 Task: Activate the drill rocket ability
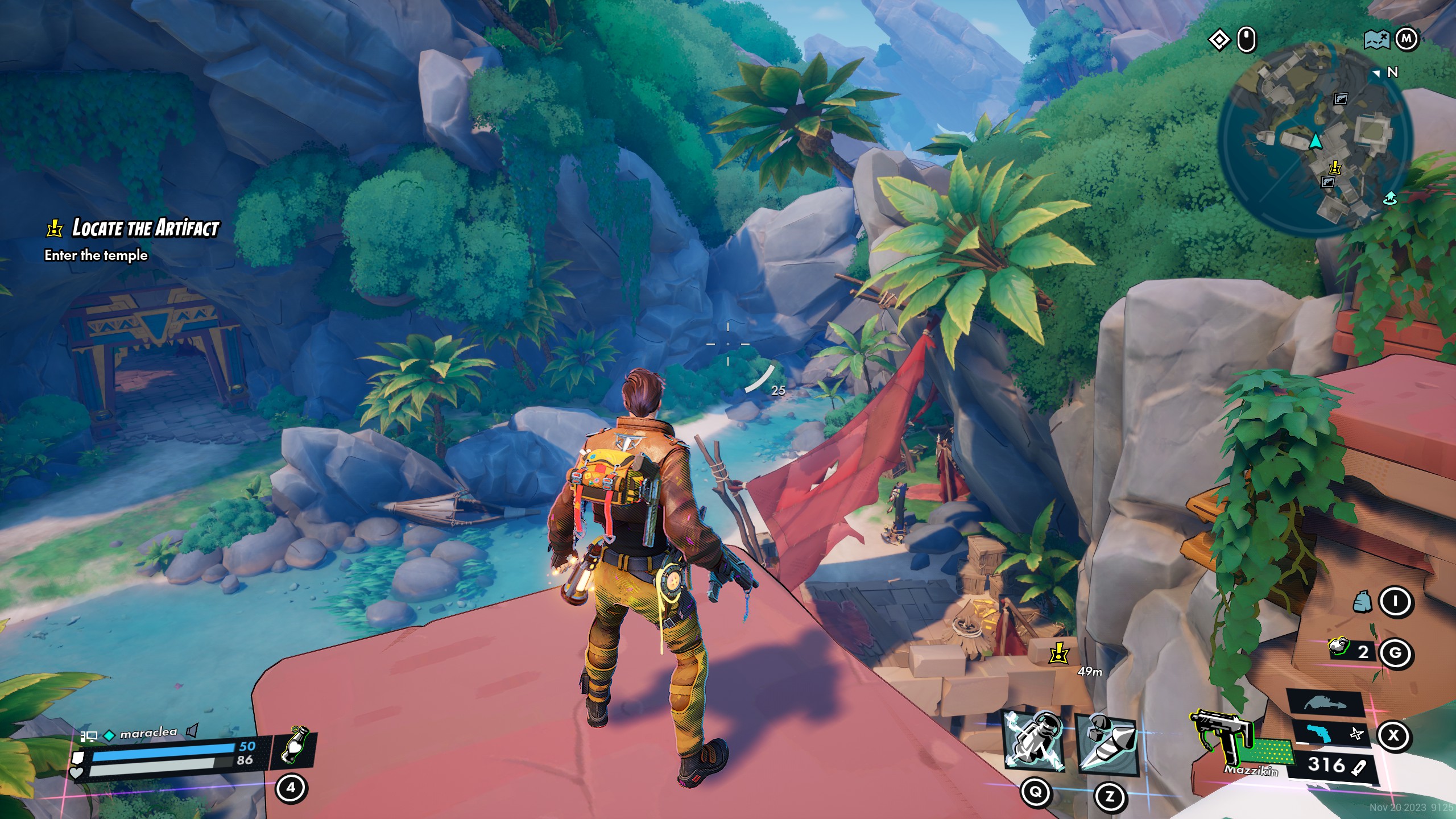(1108, 745)
